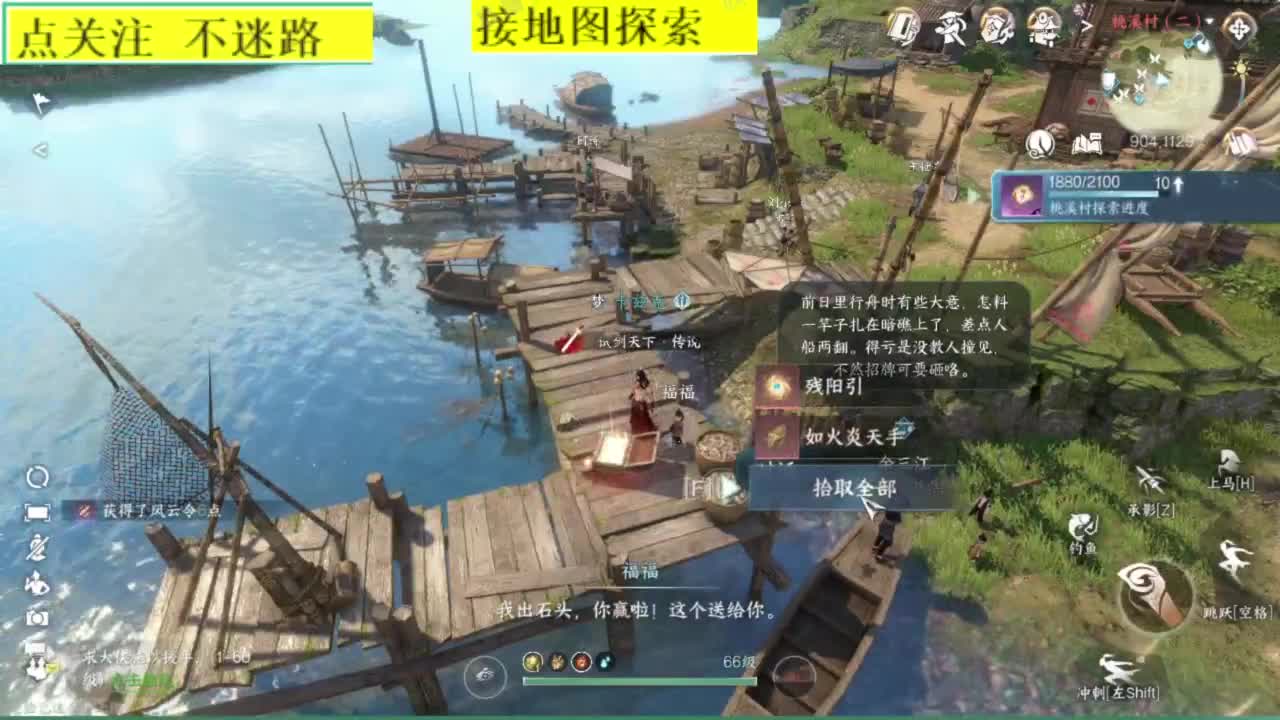Toggle the frame capture icon on left sidebar
1280x720 pixels.
pyautogui.click(x=37, y=513)
